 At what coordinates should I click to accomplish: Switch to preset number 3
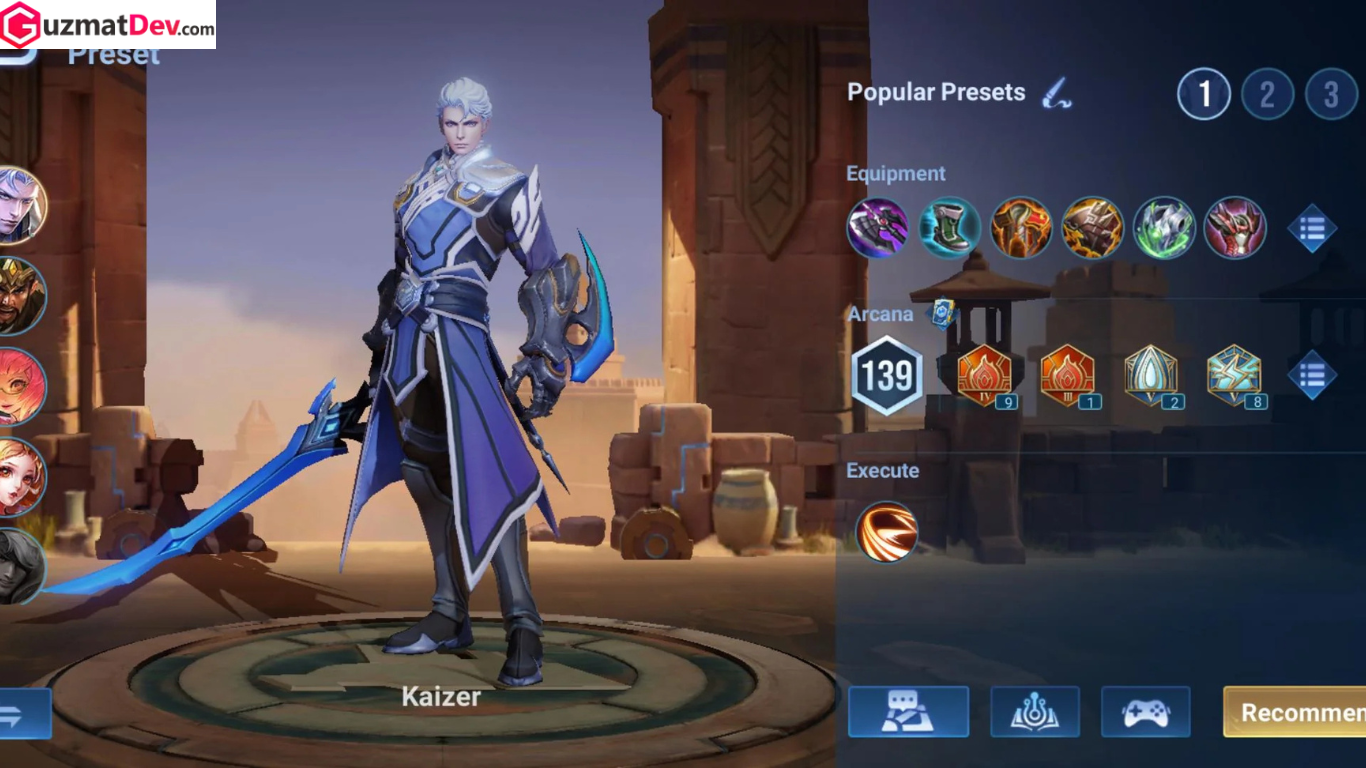coord(1331,94)
